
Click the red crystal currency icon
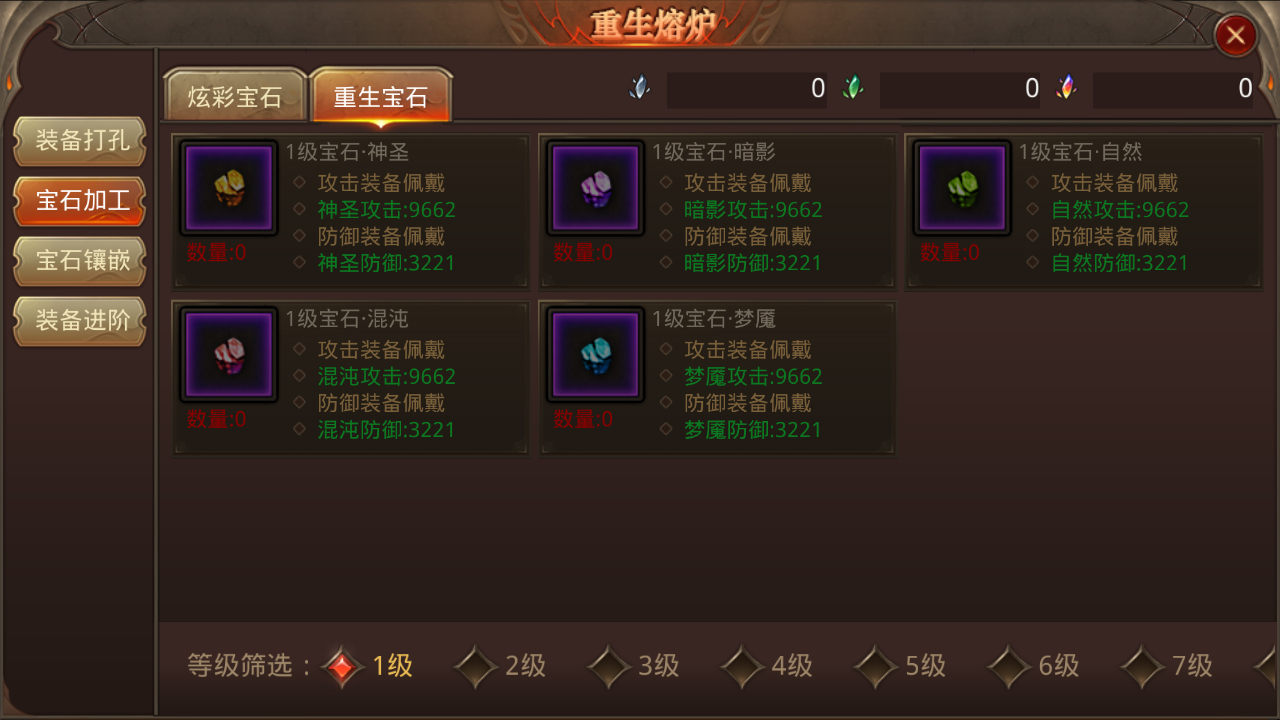1067,87
